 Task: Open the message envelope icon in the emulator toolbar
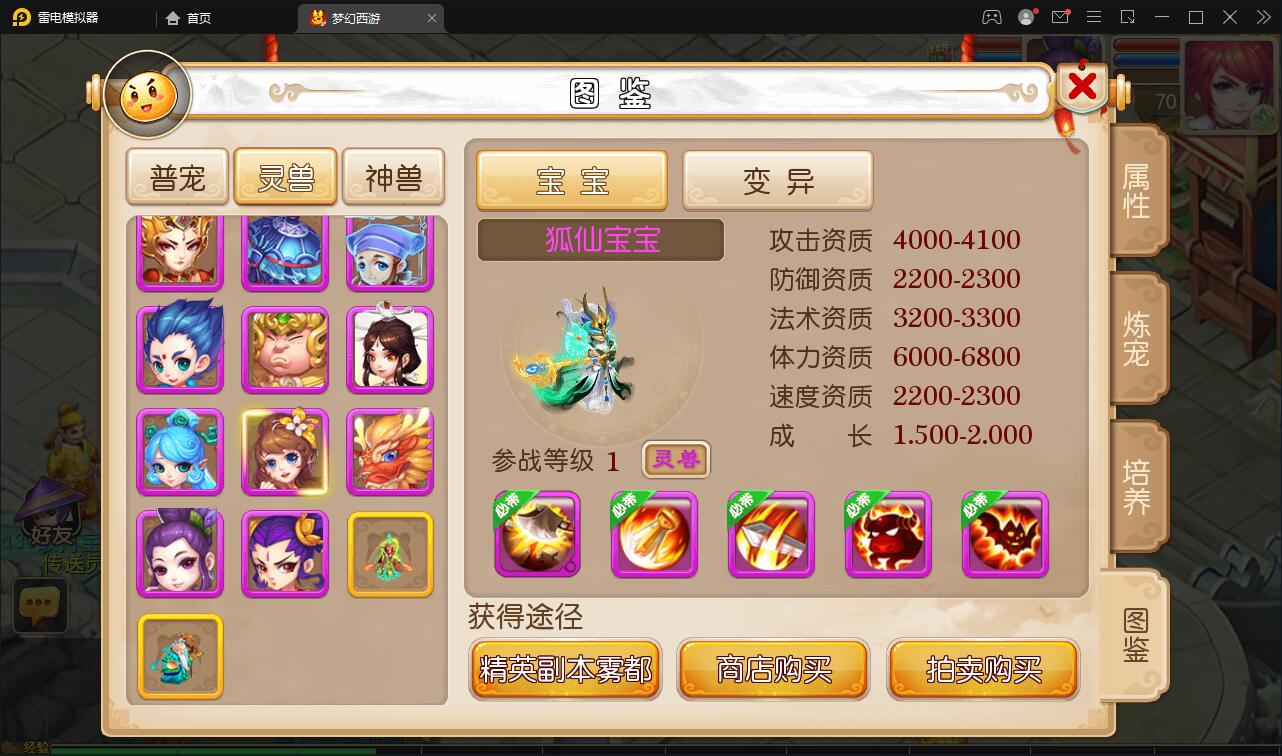pyautogui.click(x=1060, y=17)
